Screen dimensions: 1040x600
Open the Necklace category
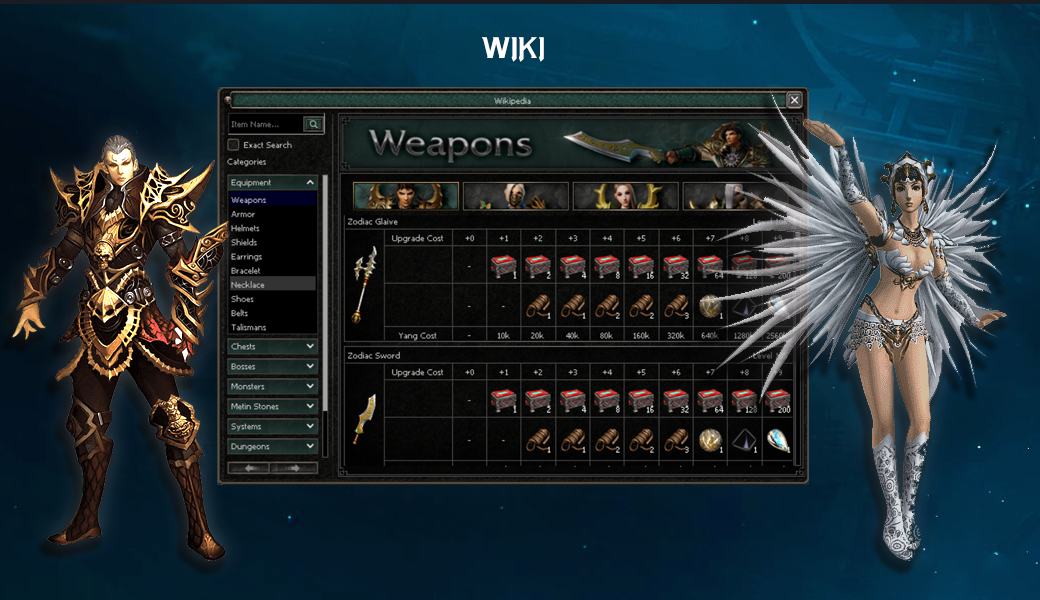point(248,285)
